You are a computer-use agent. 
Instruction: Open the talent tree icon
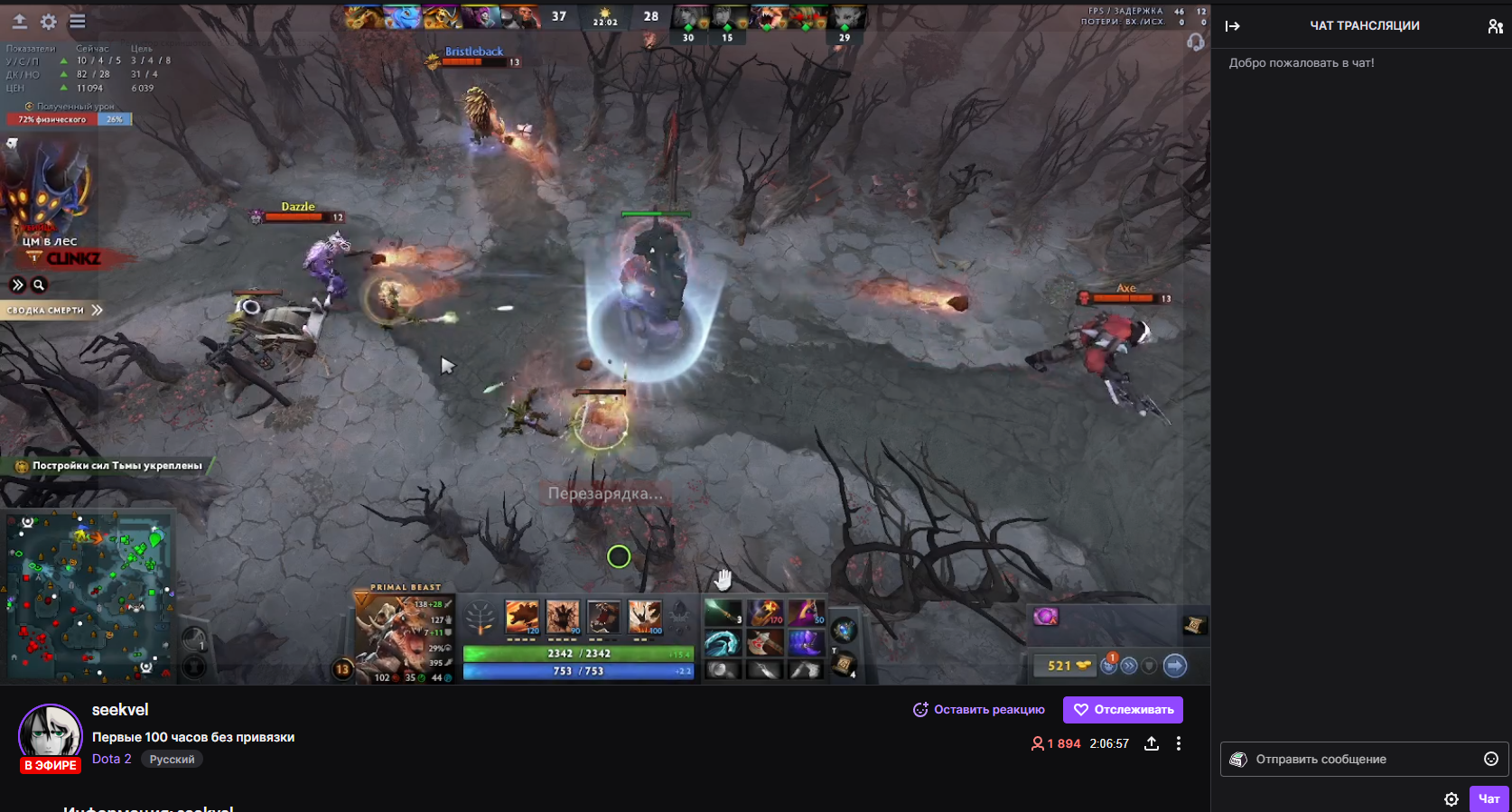click(480, 618)
